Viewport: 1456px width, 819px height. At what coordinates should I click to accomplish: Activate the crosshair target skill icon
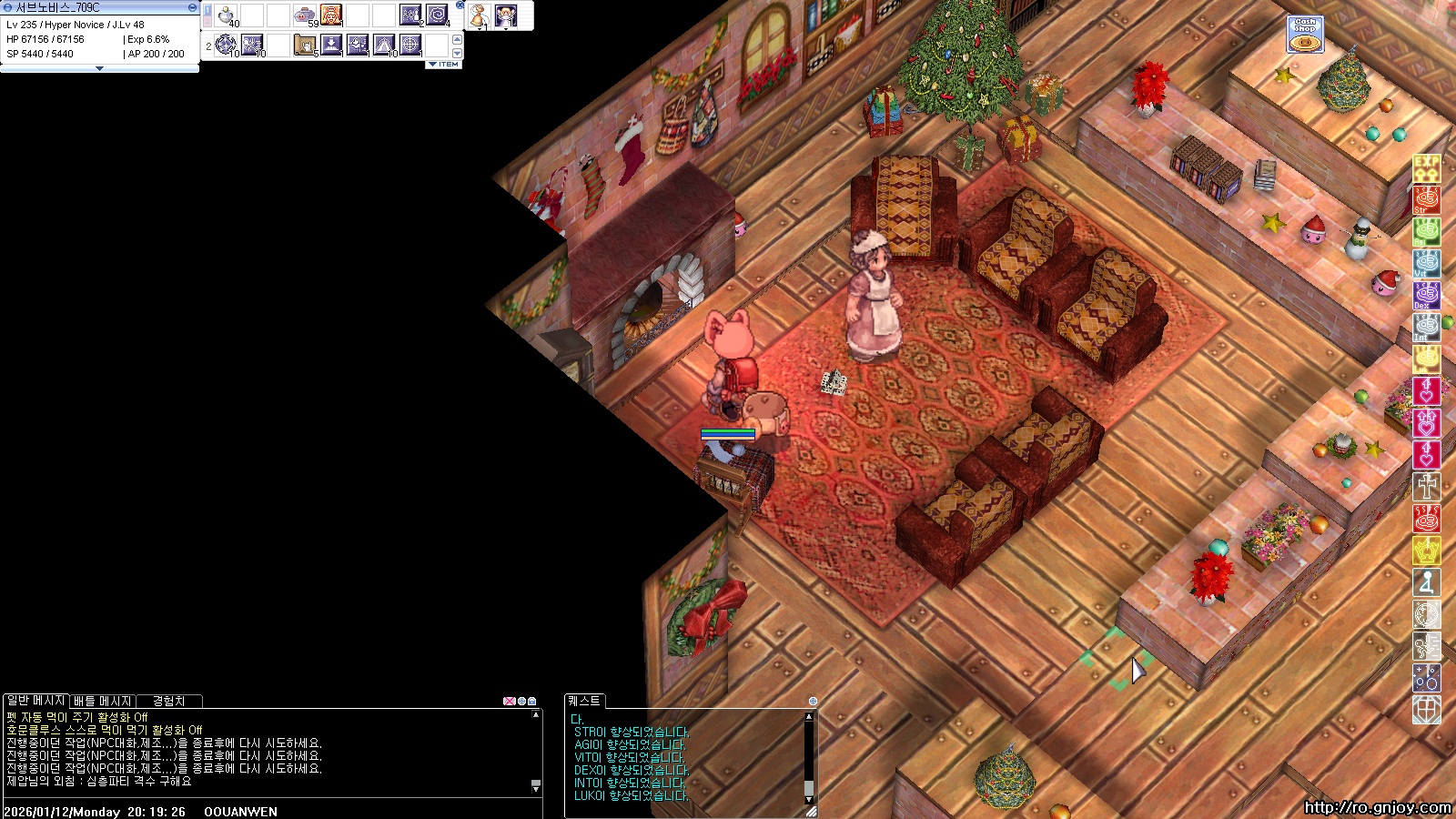(x=410, y=45)
